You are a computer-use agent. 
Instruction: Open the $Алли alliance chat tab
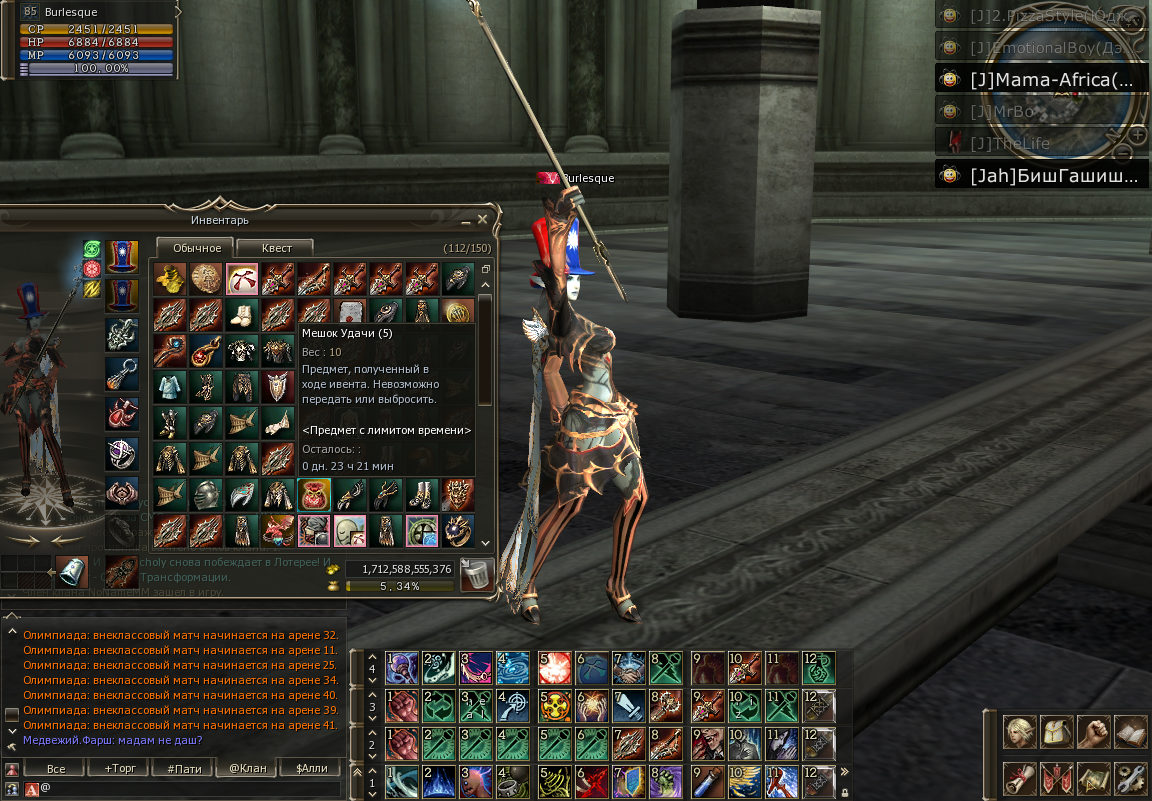tap(311, 769)
